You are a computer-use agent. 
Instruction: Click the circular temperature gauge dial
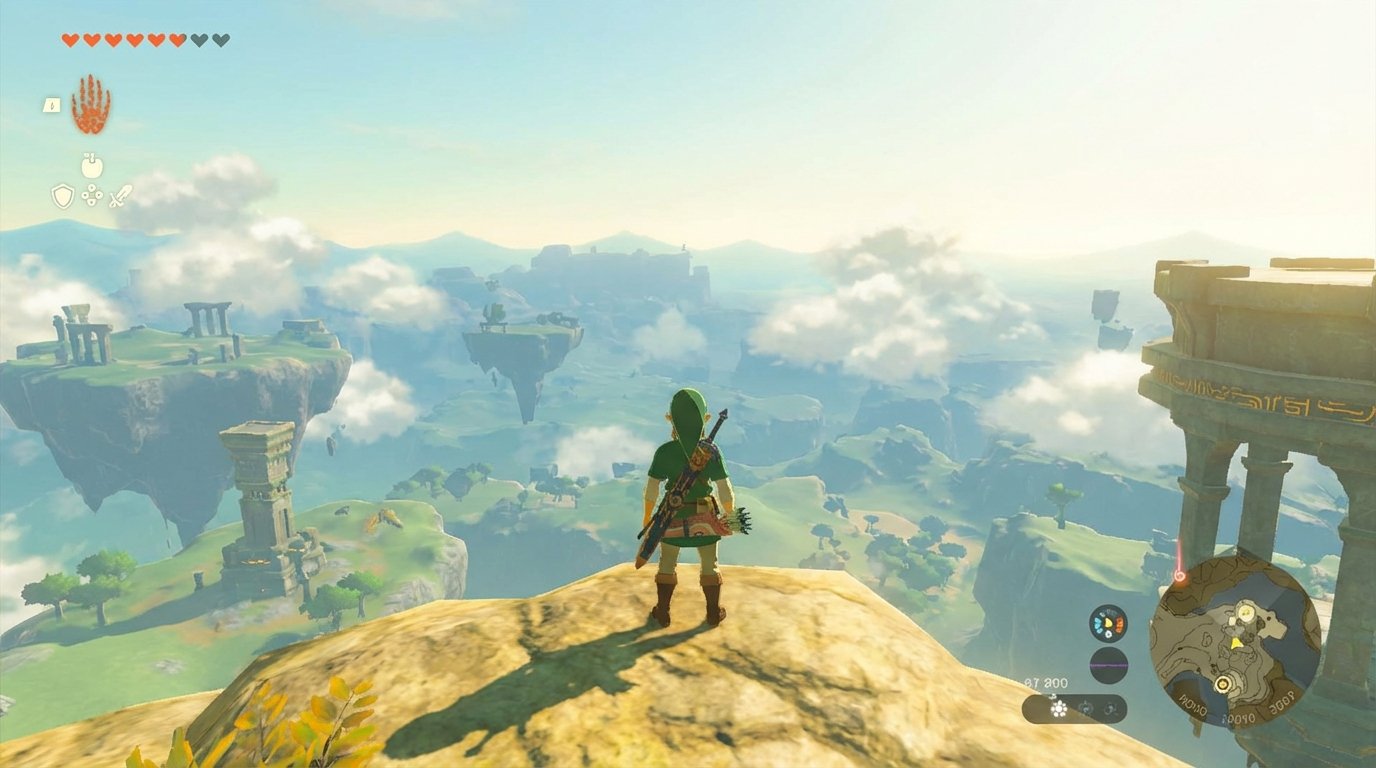(x=1108, y=622)
